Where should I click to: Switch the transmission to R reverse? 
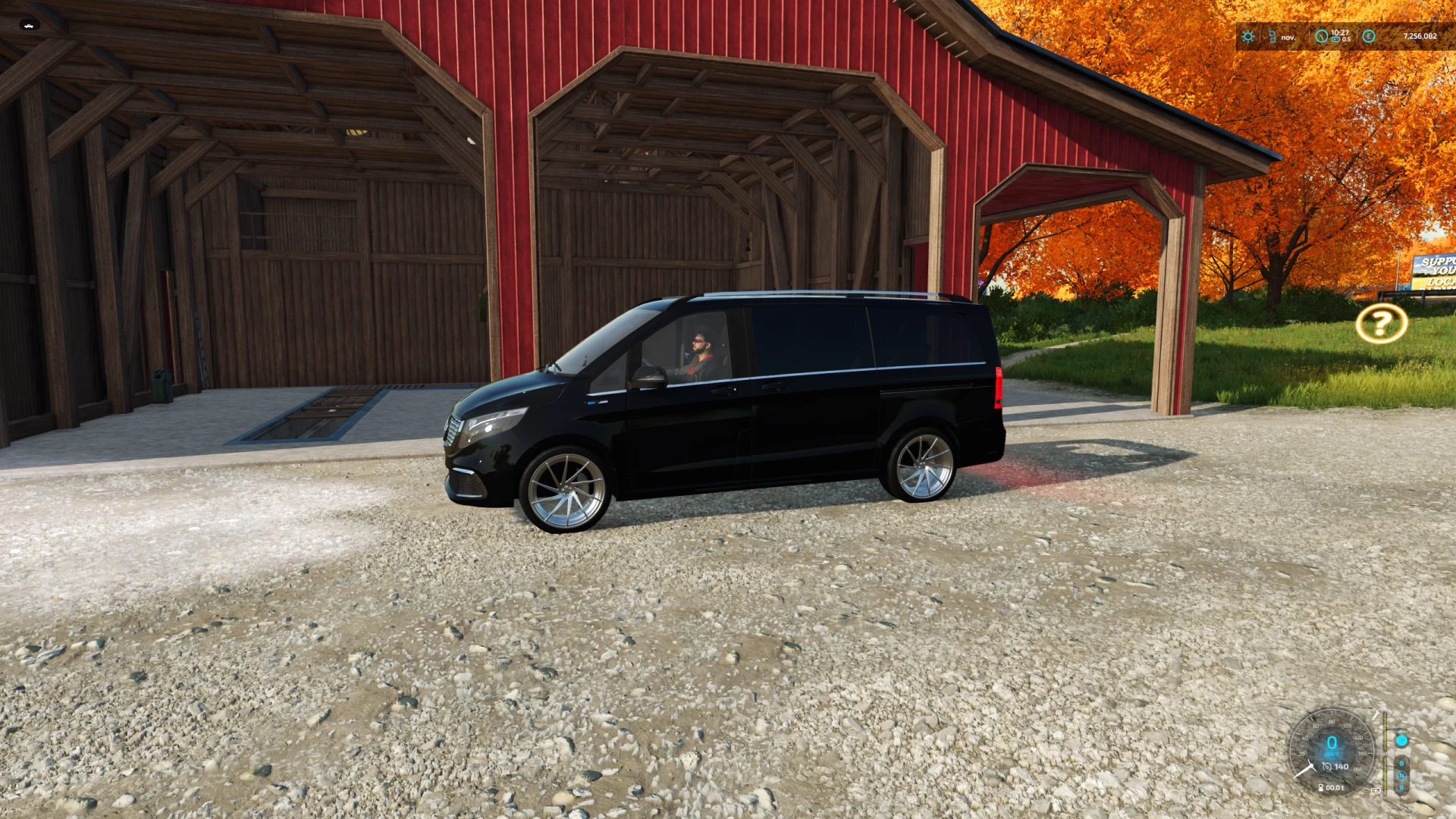[x=1402, y=787]
